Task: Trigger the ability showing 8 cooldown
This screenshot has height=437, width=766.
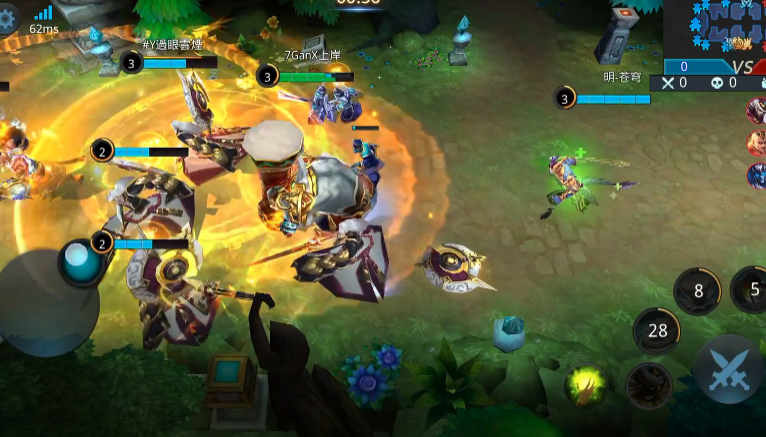Action: coord(698,292)
